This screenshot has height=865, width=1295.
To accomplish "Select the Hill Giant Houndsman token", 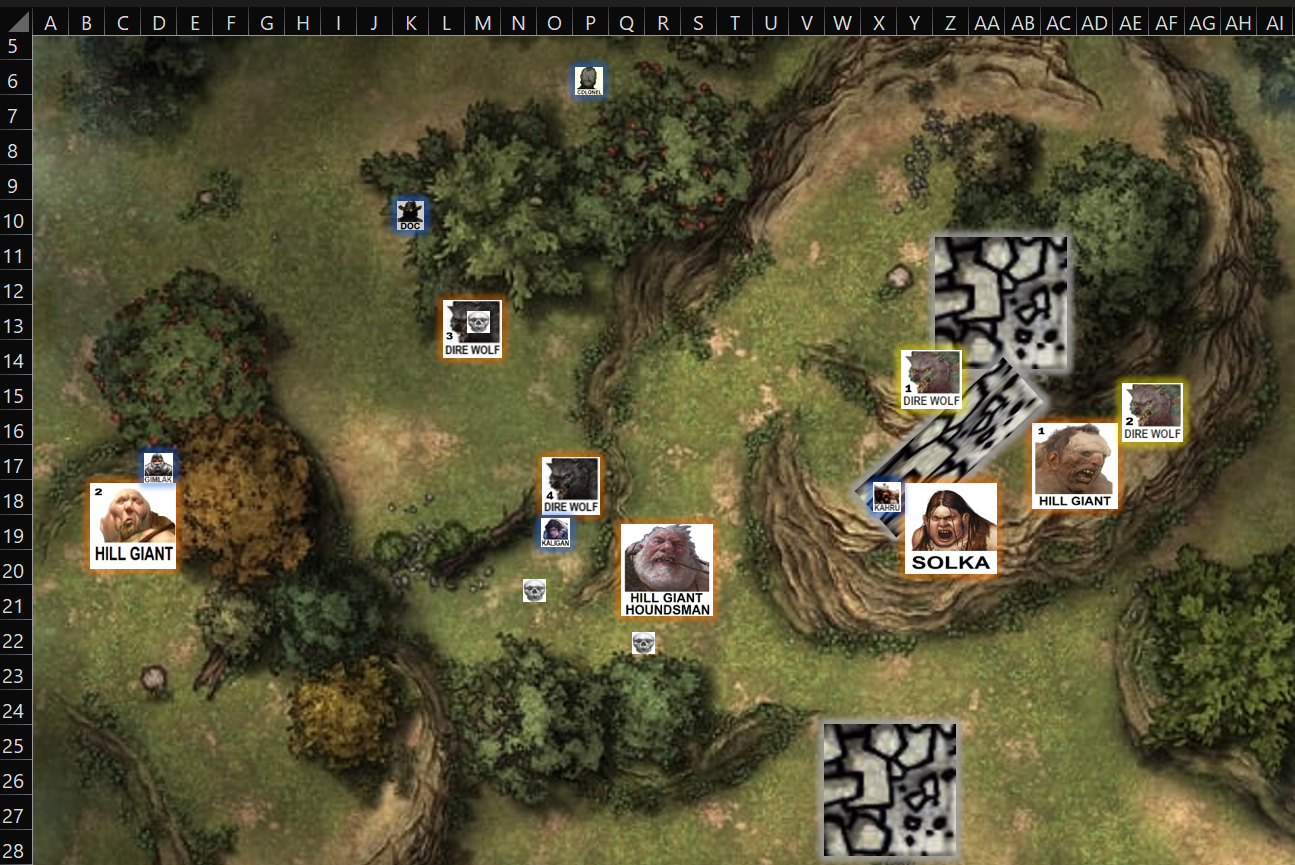I will (667, 571).
